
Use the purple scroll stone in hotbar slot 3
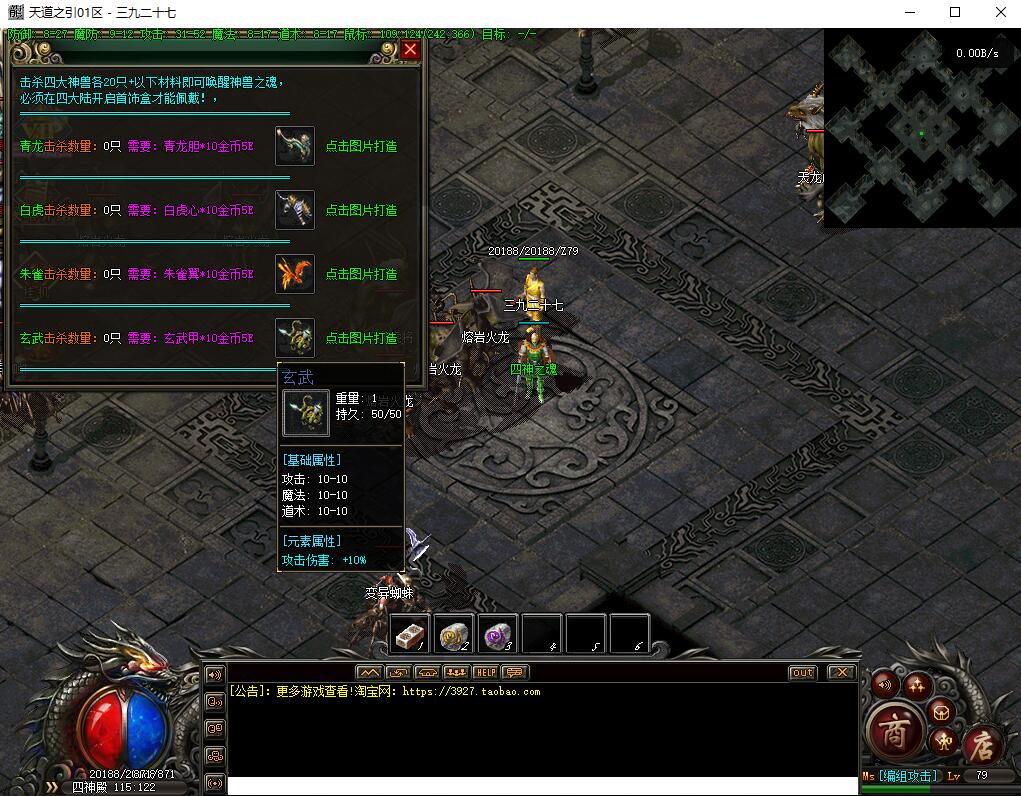497,634
